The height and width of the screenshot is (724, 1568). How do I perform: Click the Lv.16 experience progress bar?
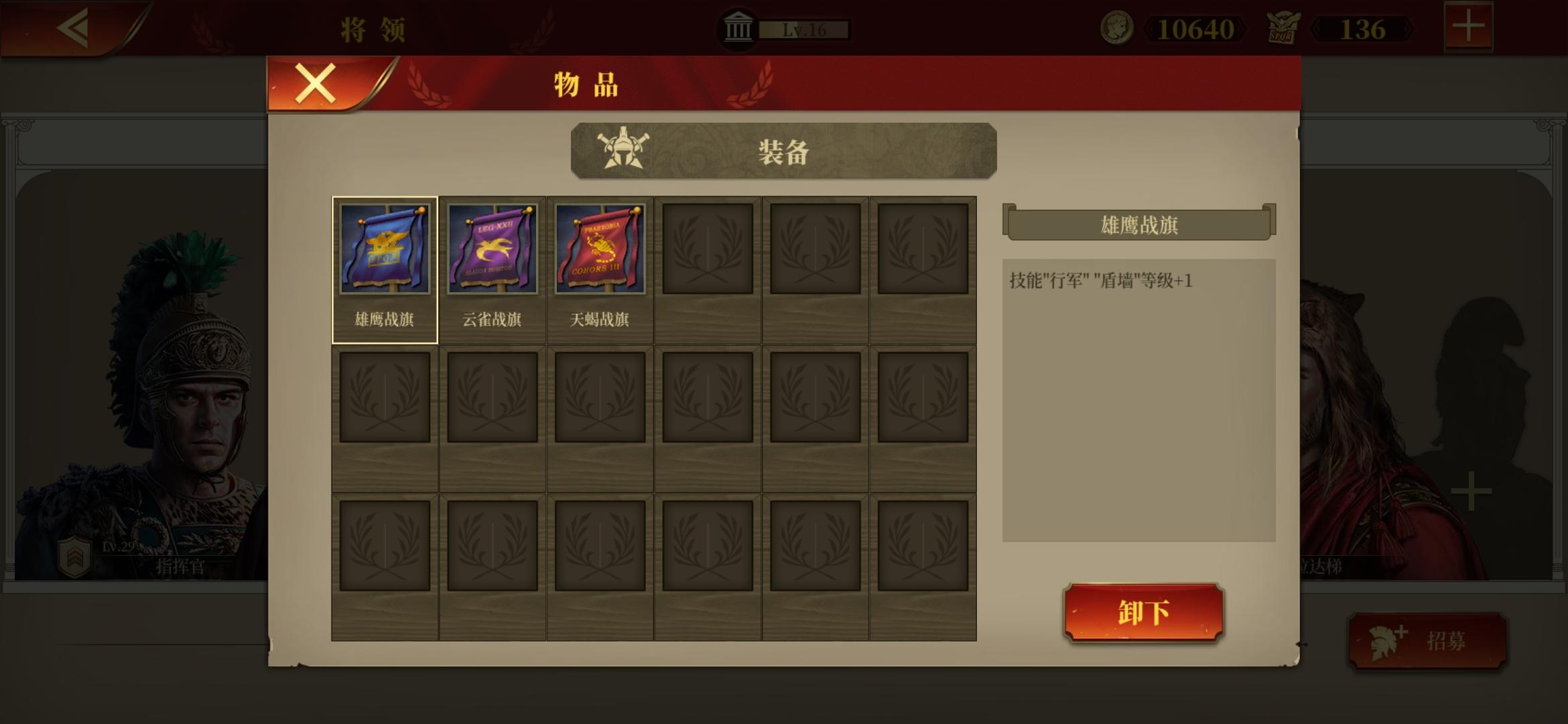point(803,29)
